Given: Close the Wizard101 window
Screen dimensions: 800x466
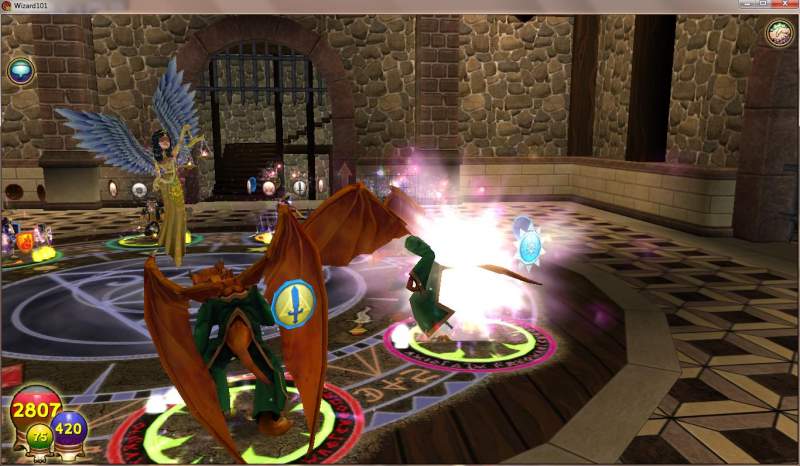Looking at the screenshot, I should pos(787,5).
